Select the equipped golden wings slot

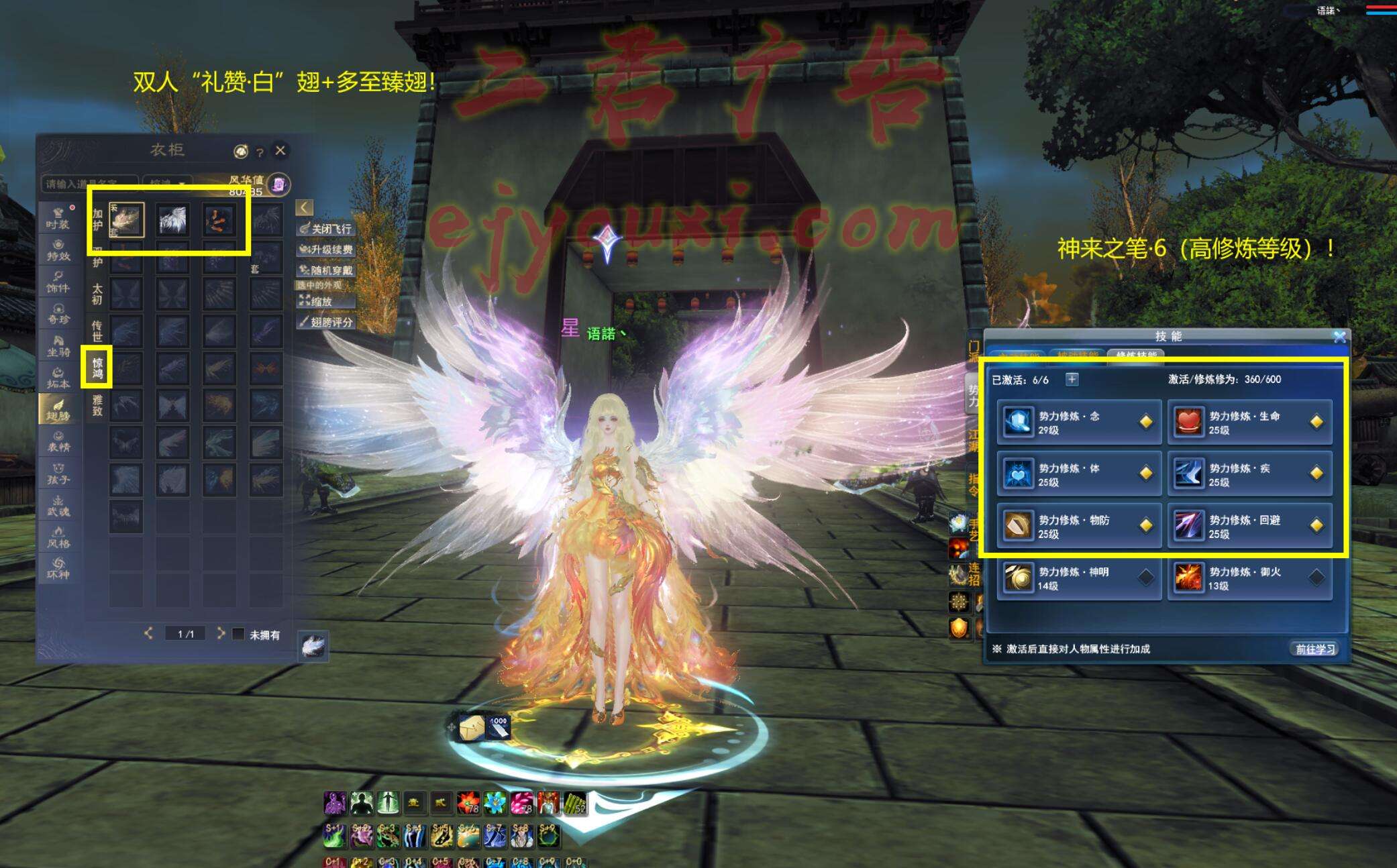127,219
